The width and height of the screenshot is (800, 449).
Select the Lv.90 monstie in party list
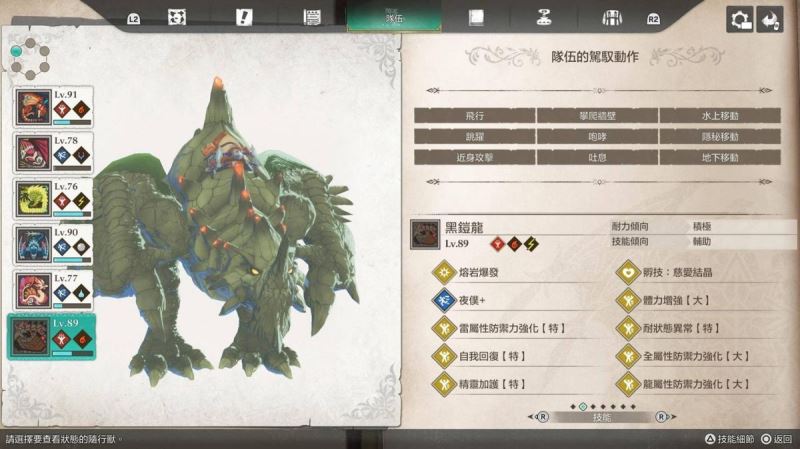click(x=52, y=244)
